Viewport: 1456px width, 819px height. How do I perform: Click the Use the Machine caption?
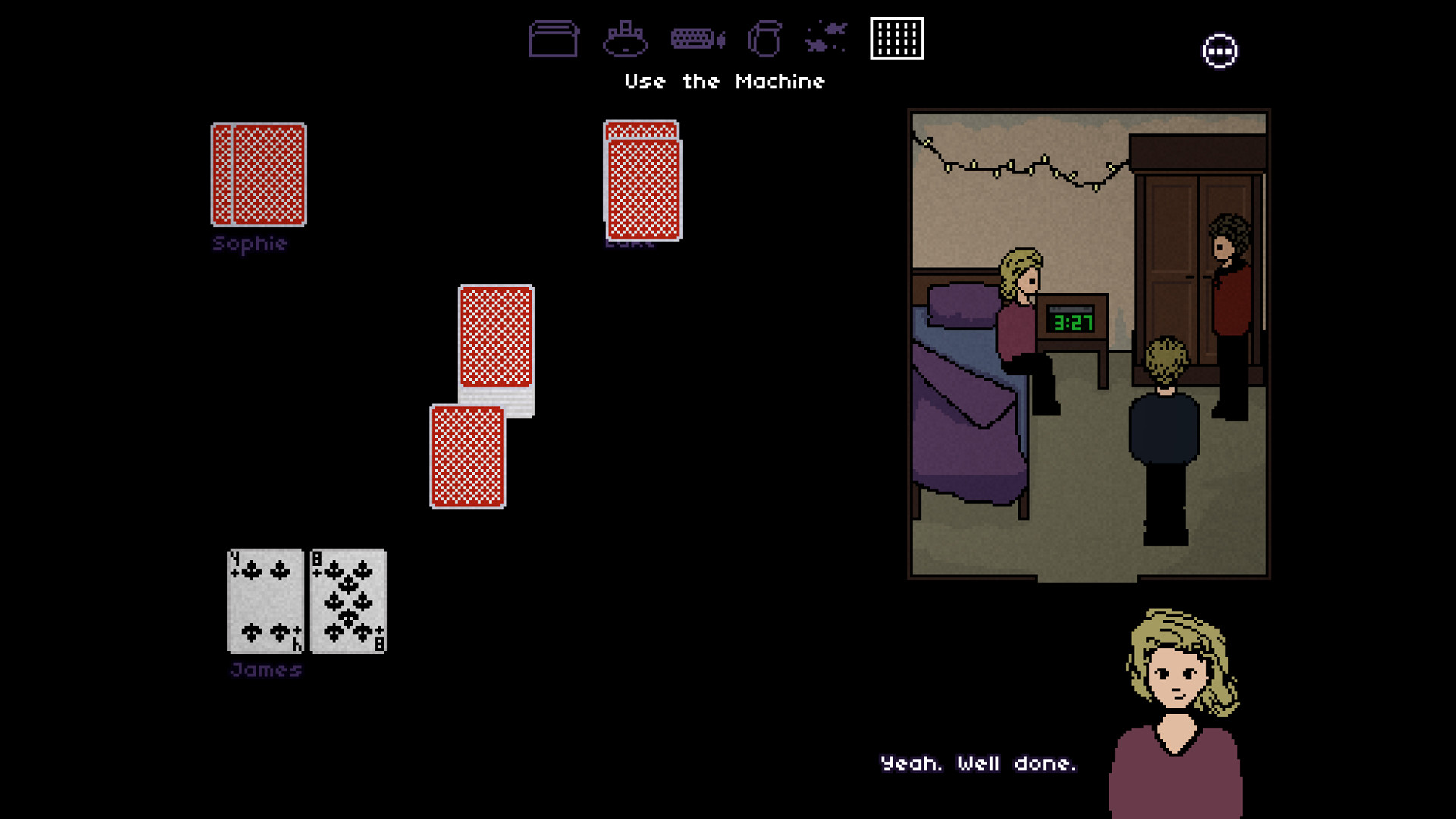coord(725,81)
